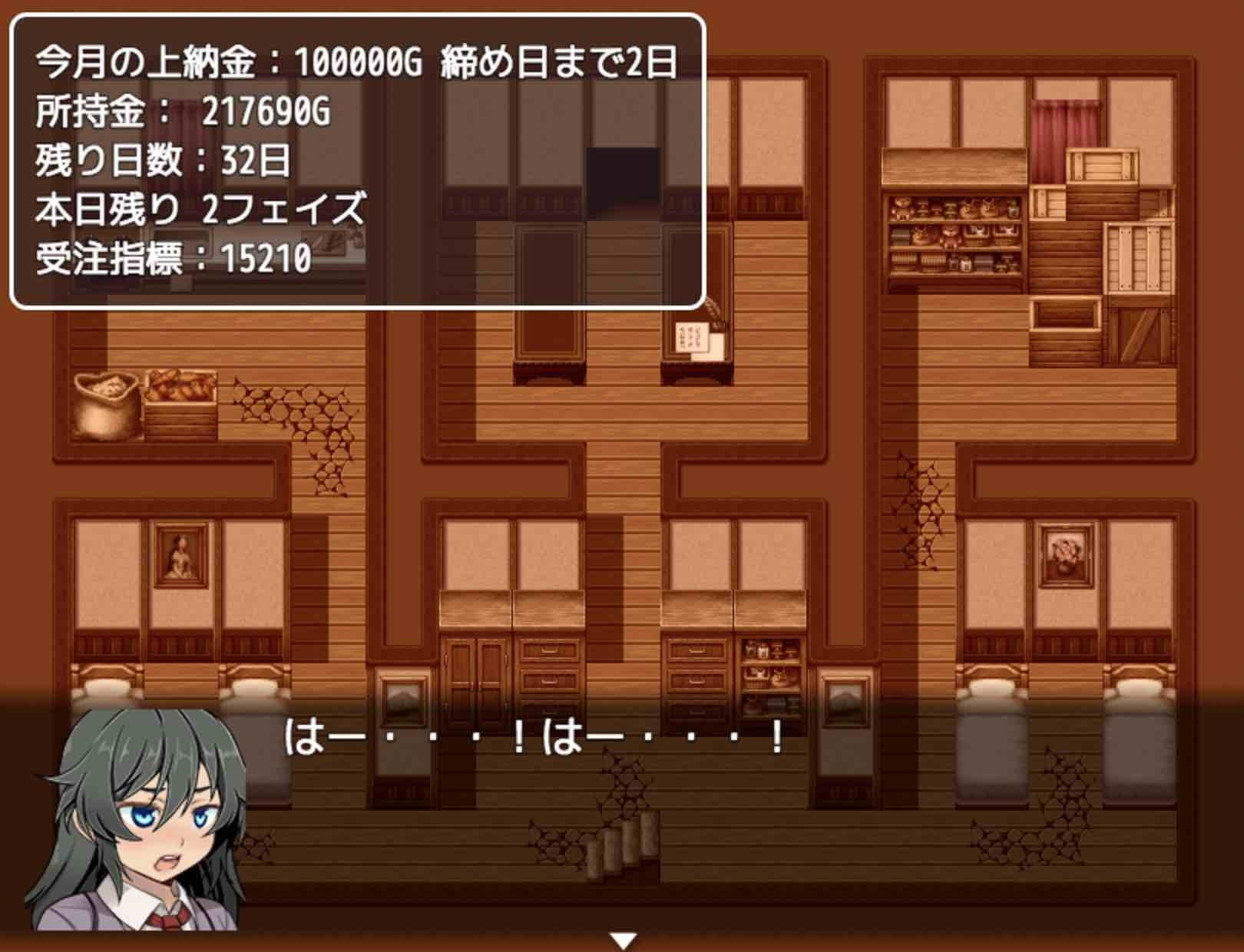Click the advance-dialogue arrow at the bottom
Image resolution: width=1244 pixels, height=952 pixels.
tap(624, 937)
